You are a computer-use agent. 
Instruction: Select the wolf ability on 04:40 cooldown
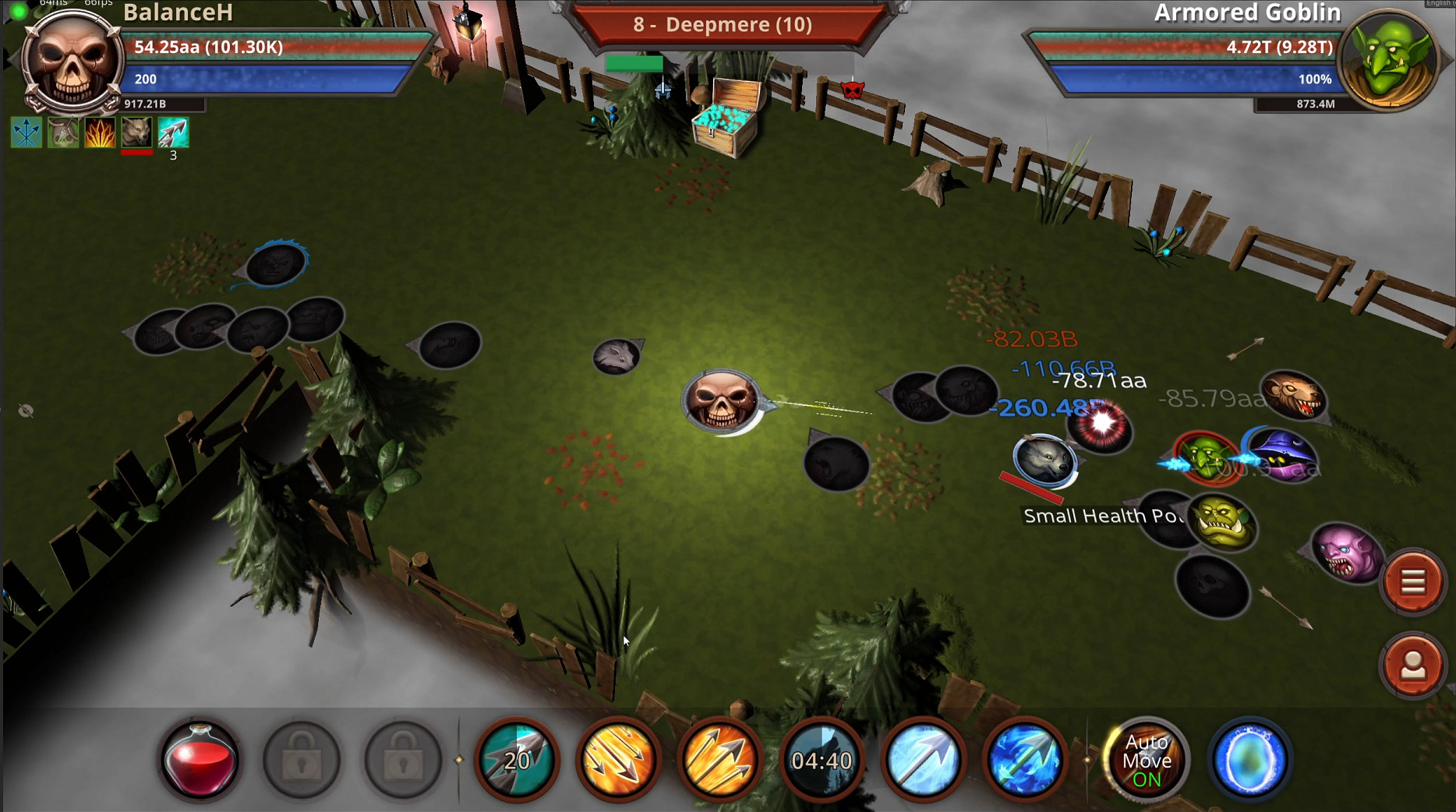(x=820, y=760)
